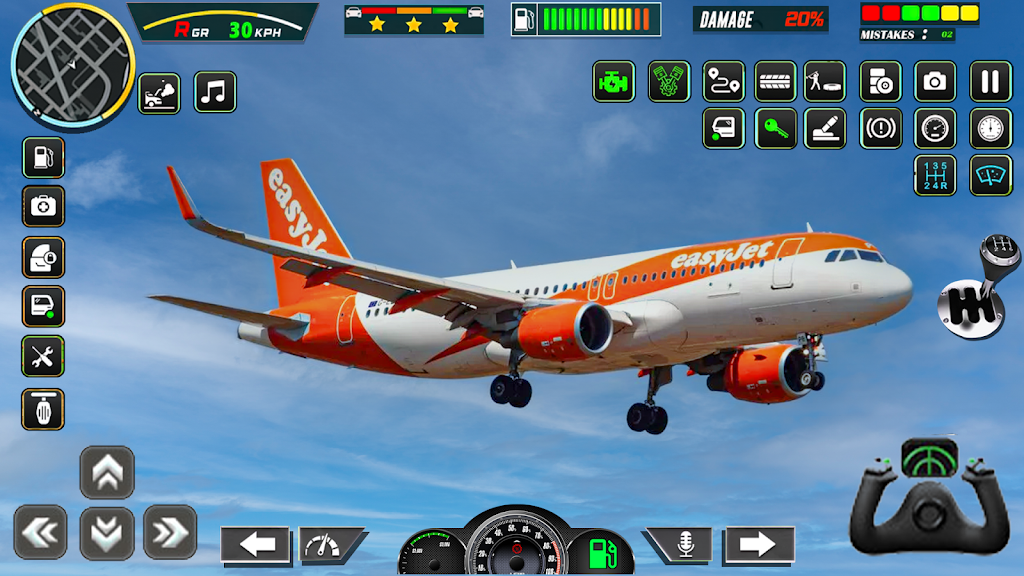Pull the handbrake lever icon
Image resolution: width=1024 pixels, height=576 pixels.
[825, 128]
